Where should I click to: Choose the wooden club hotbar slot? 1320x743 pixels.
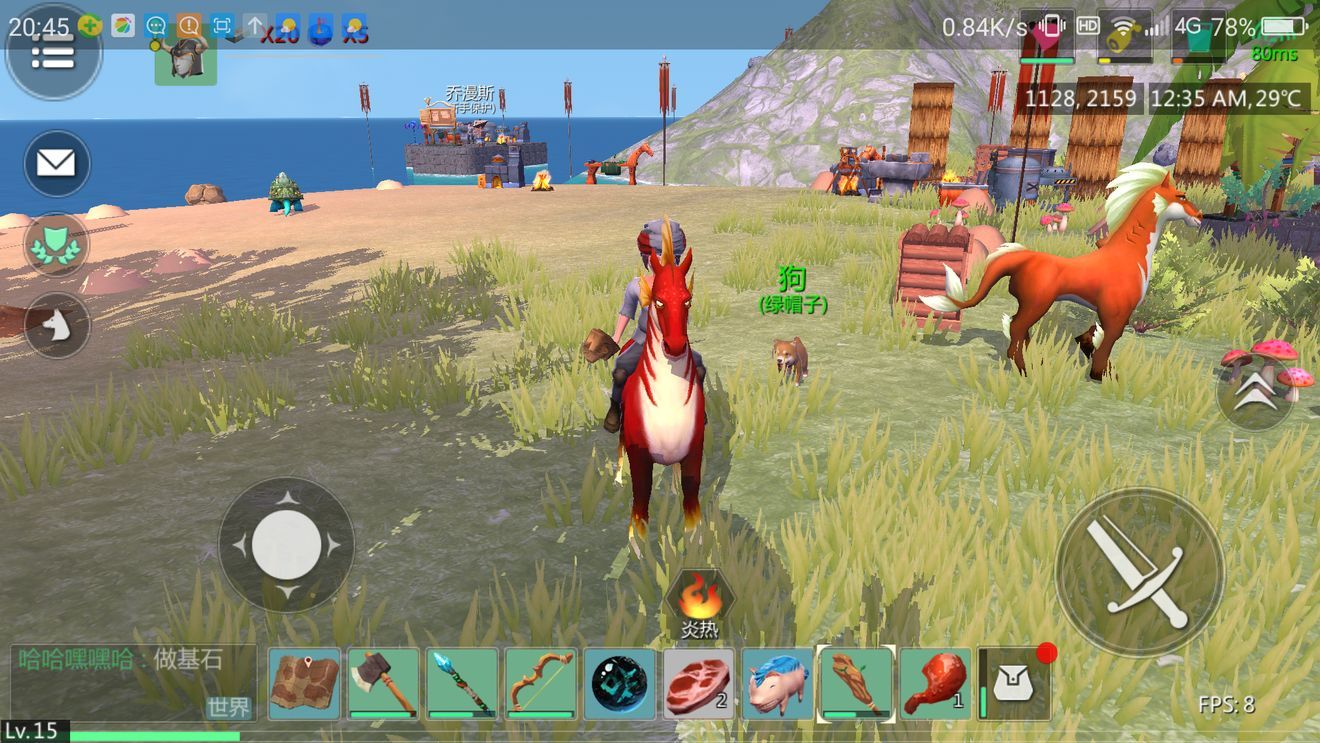point(856,684)
